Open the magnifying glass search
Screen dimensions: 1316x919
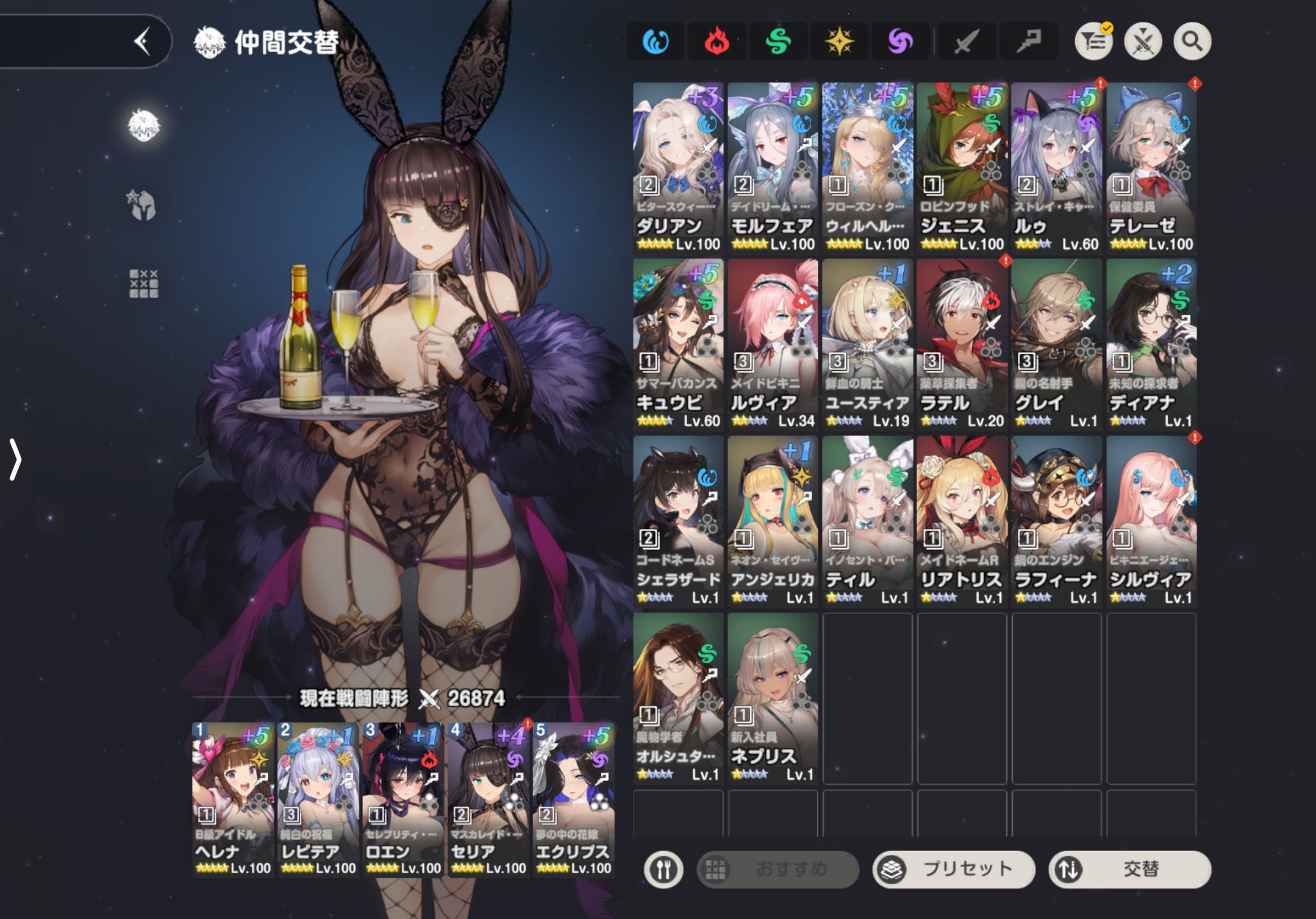[1191, 41]
